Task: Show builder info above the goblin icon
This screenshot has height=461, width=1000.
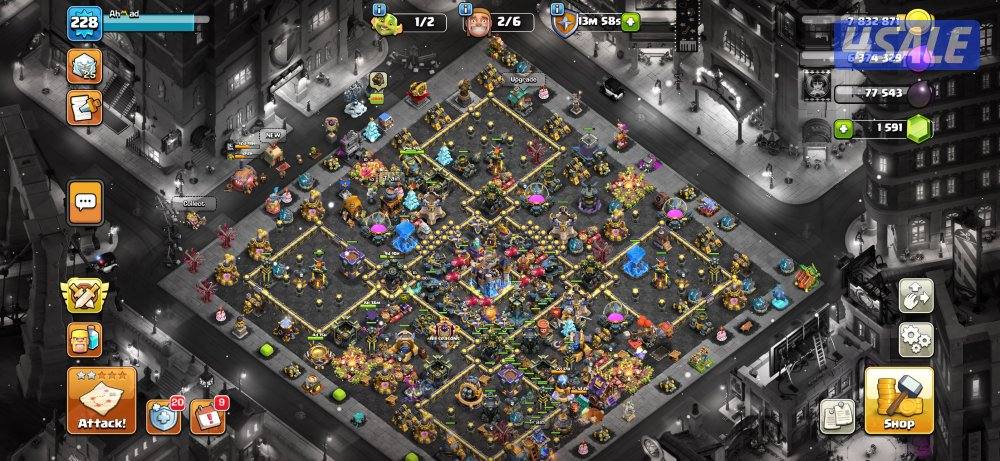Action: coord(379,9)
